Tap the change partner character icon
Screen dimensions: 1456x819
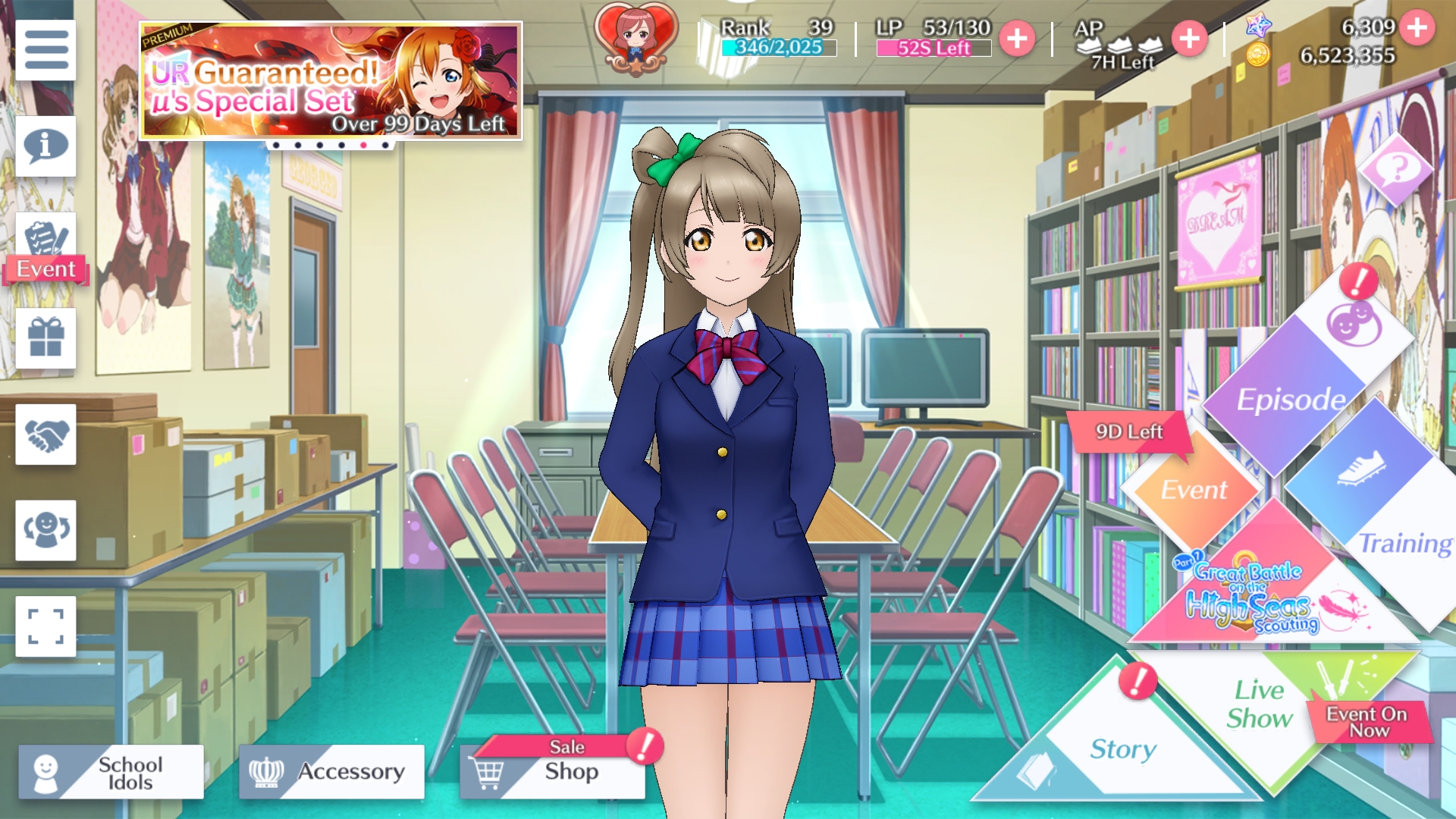click(x=45, y=530)
